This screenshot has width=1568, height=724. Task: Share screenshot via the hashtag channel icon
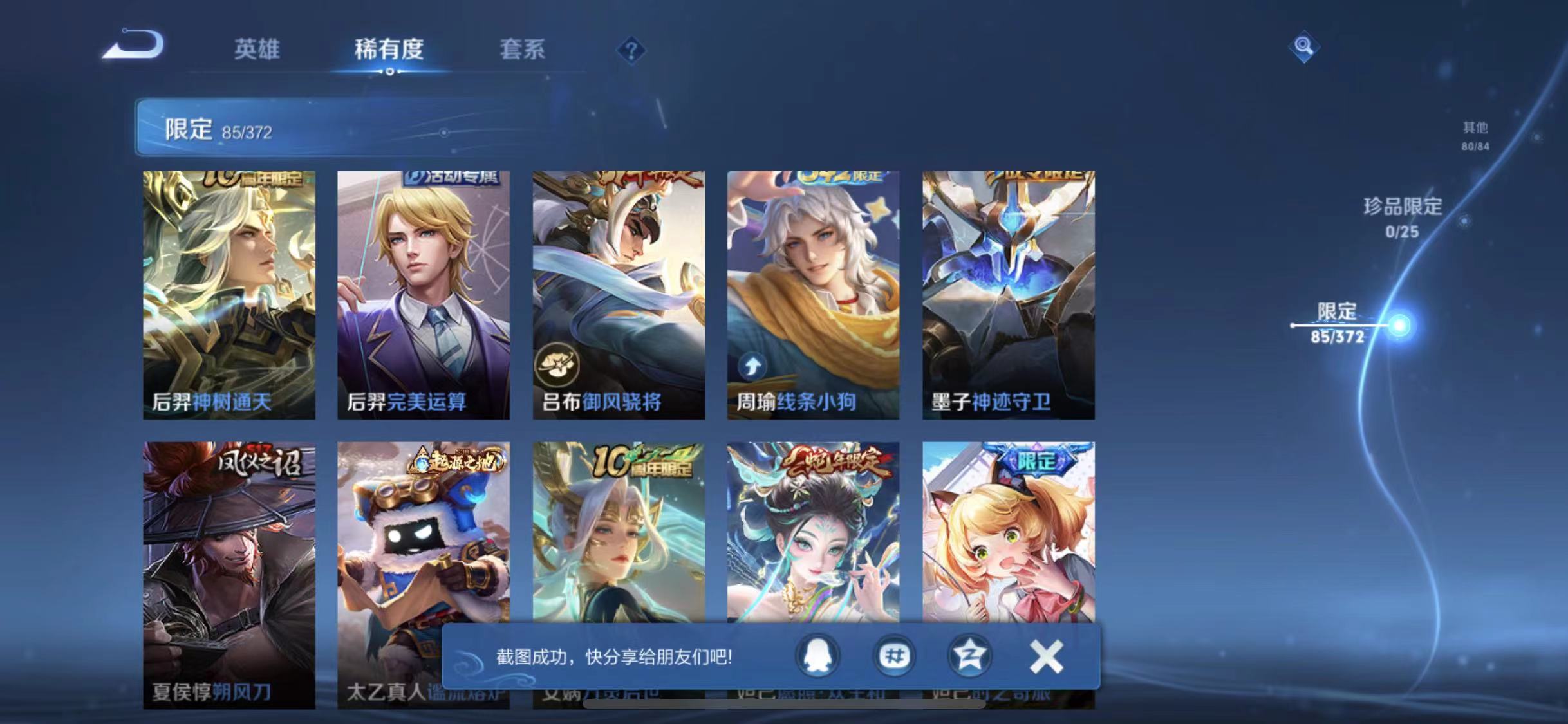[893, 654]
